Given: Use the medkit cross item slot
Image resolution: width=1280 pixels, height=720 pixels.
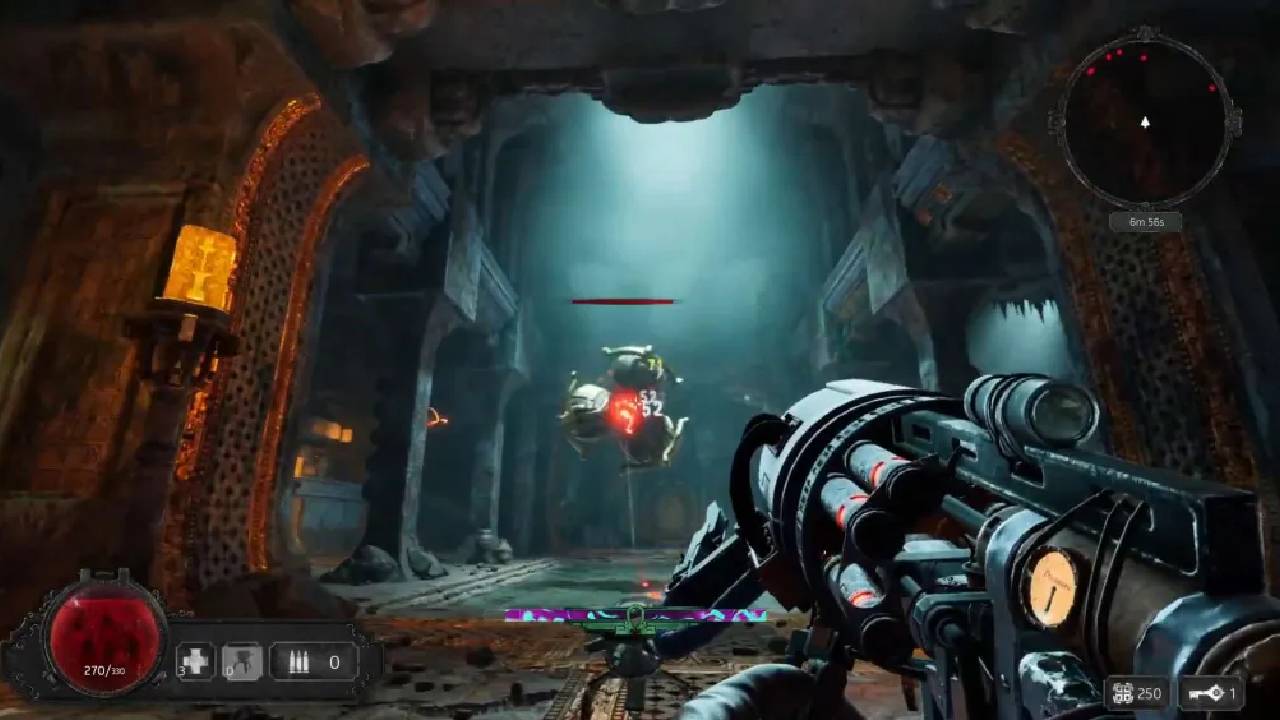Looking at the screenshot, I should point(197,661).
